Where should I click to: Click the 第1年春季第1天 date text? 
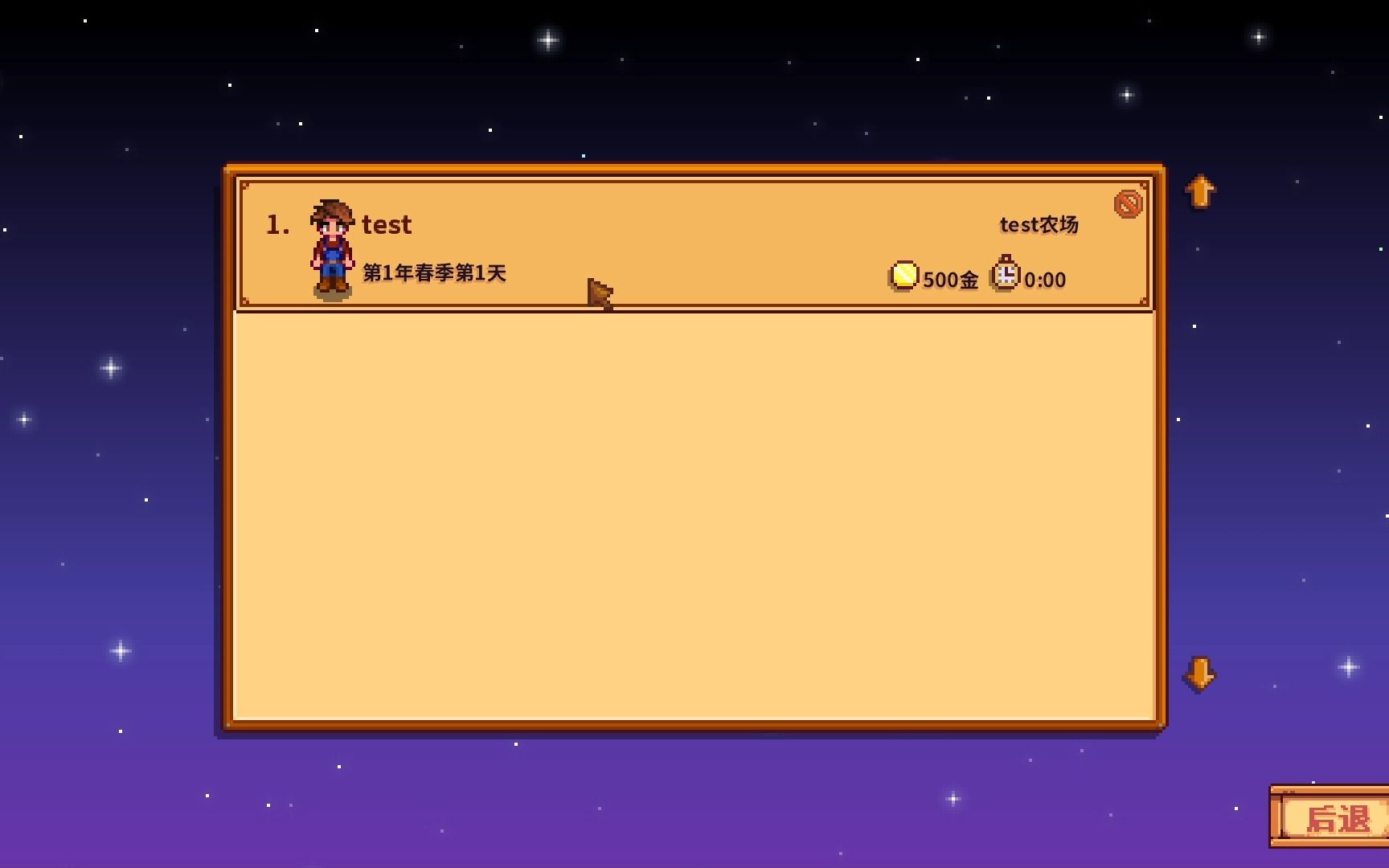434,273
